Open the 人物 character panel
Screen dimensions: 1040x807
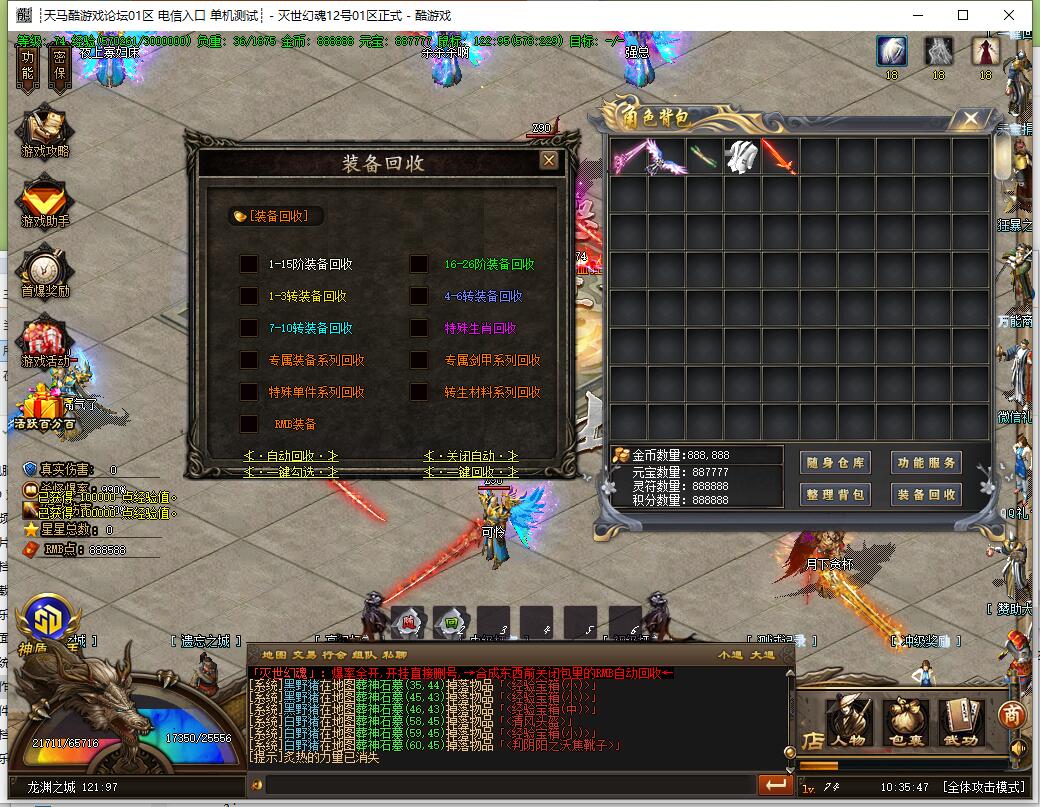(848, 722)
